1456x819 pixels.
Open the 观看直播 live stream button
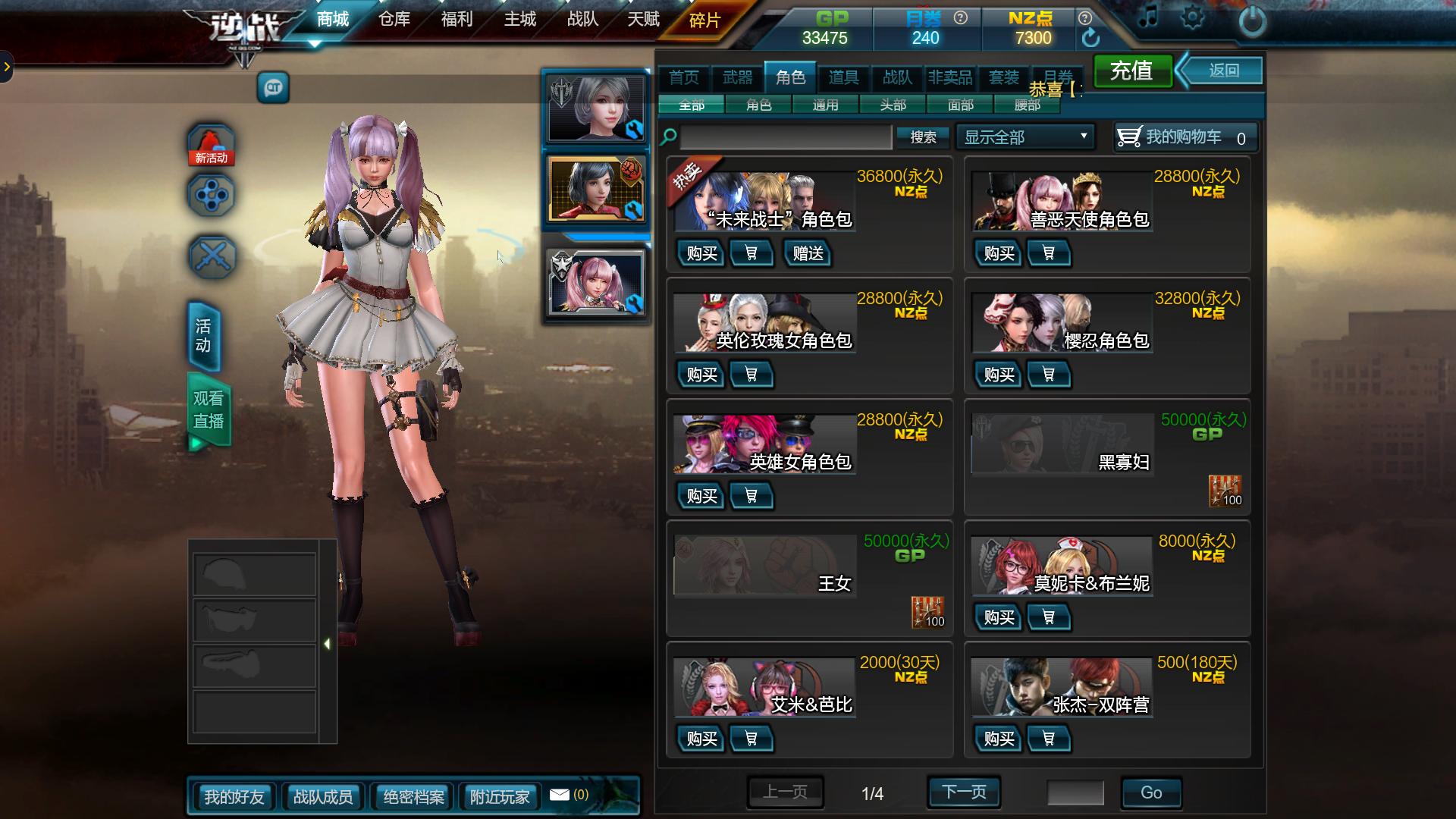(209, 409)
